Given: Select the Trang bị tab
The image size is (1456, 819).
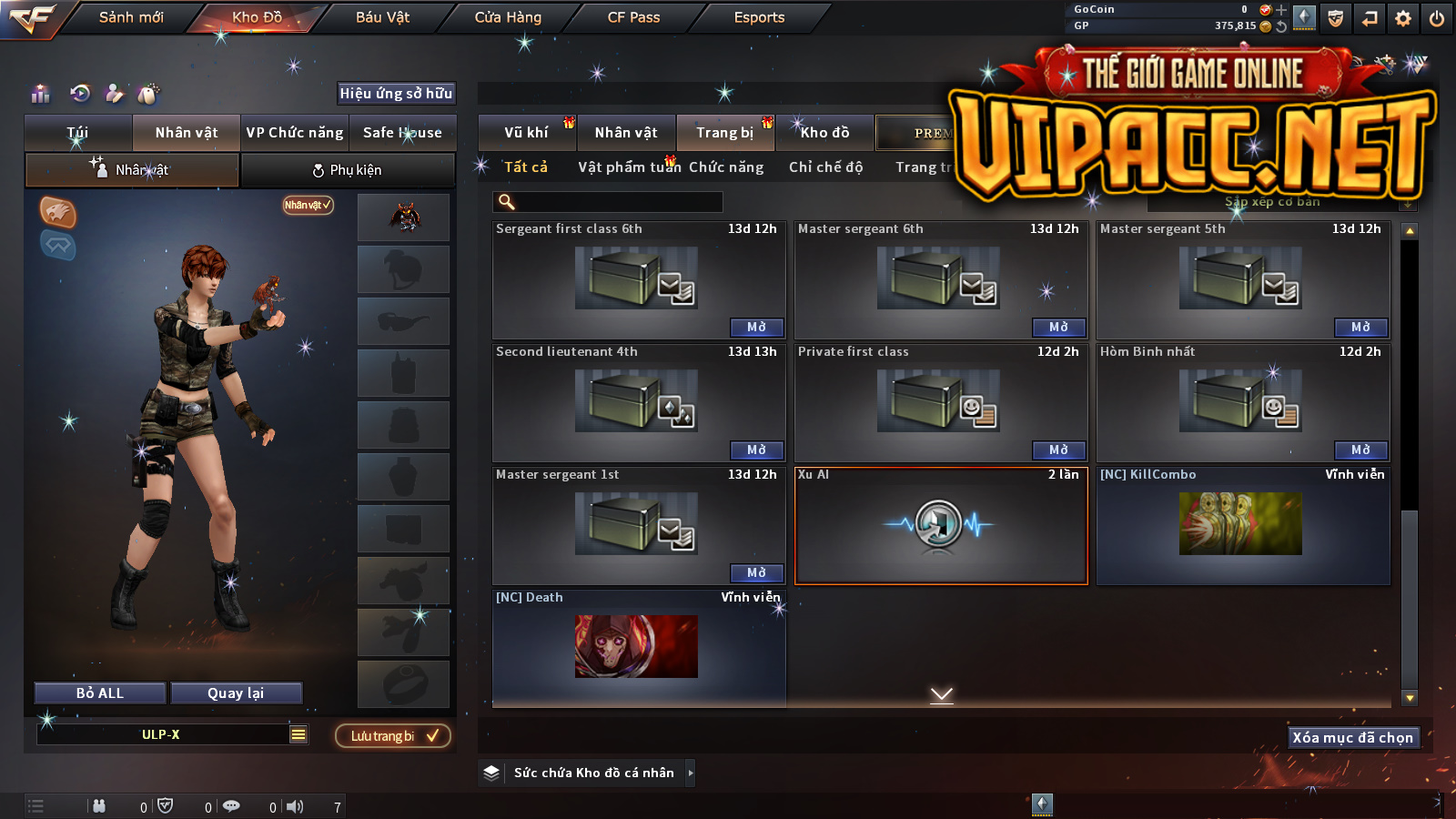Looking at the screenshot, I should (724, 133).
